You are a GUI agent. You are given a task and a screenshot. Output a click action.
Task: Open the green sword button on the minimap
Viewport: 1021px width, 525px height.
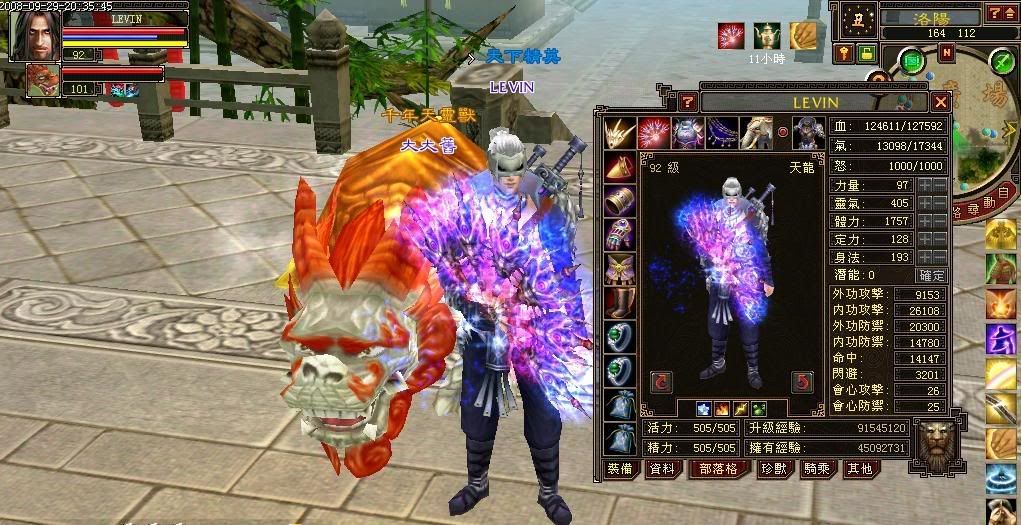[x=1002, y=61]
